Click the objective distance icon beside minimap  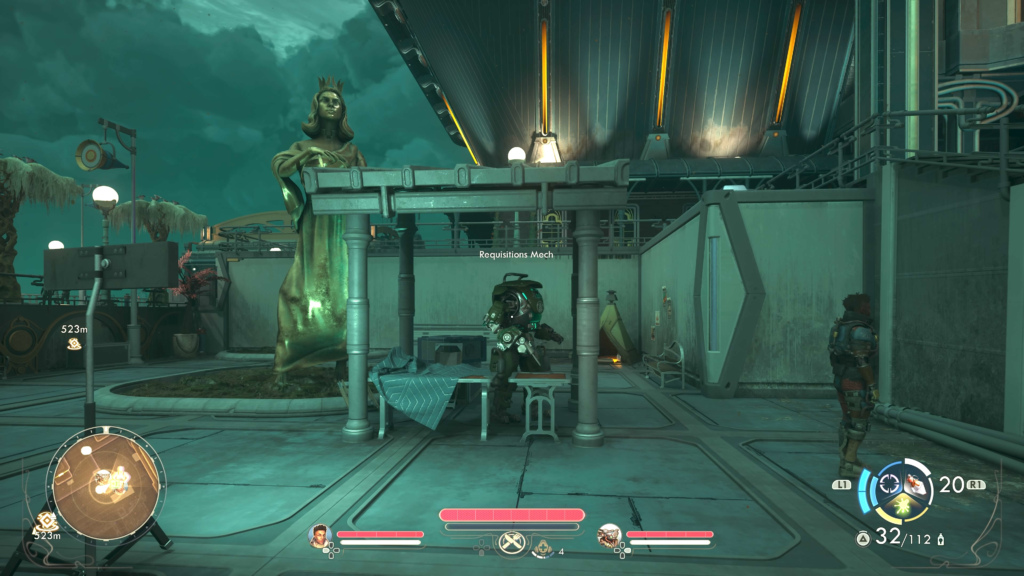tap(45, 521)
